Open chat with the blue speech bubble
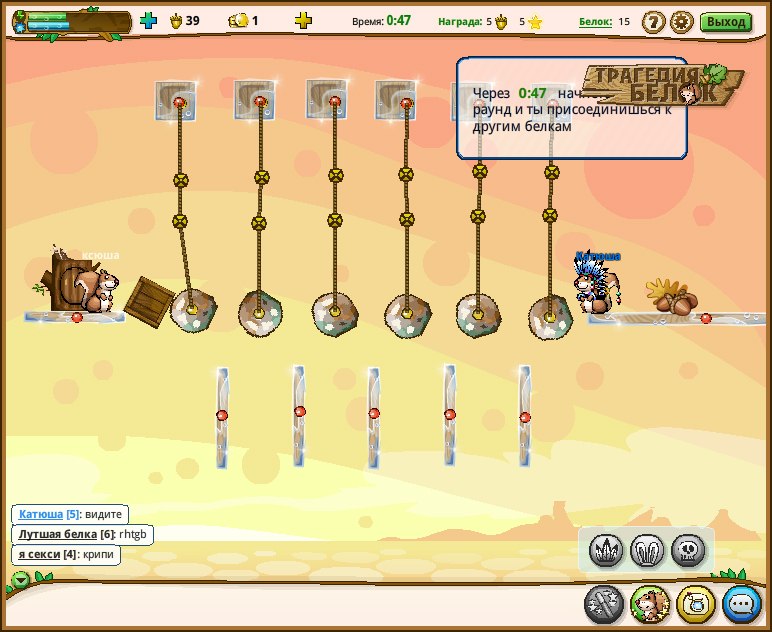Viewport: 772px width, 632px height. 742,604
